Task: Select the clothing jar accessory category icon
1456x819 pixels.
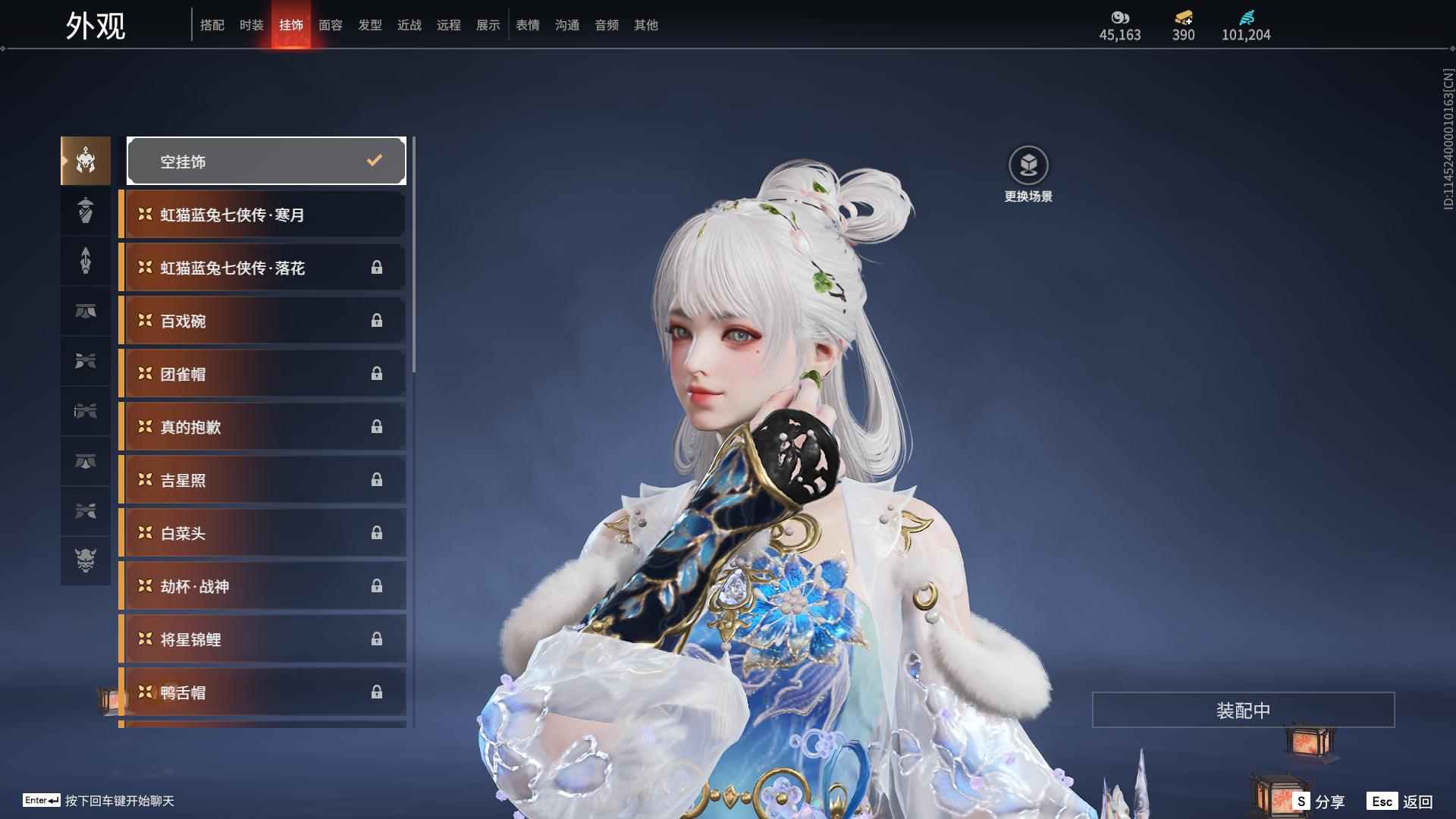Action: click(x=86, y=211)
